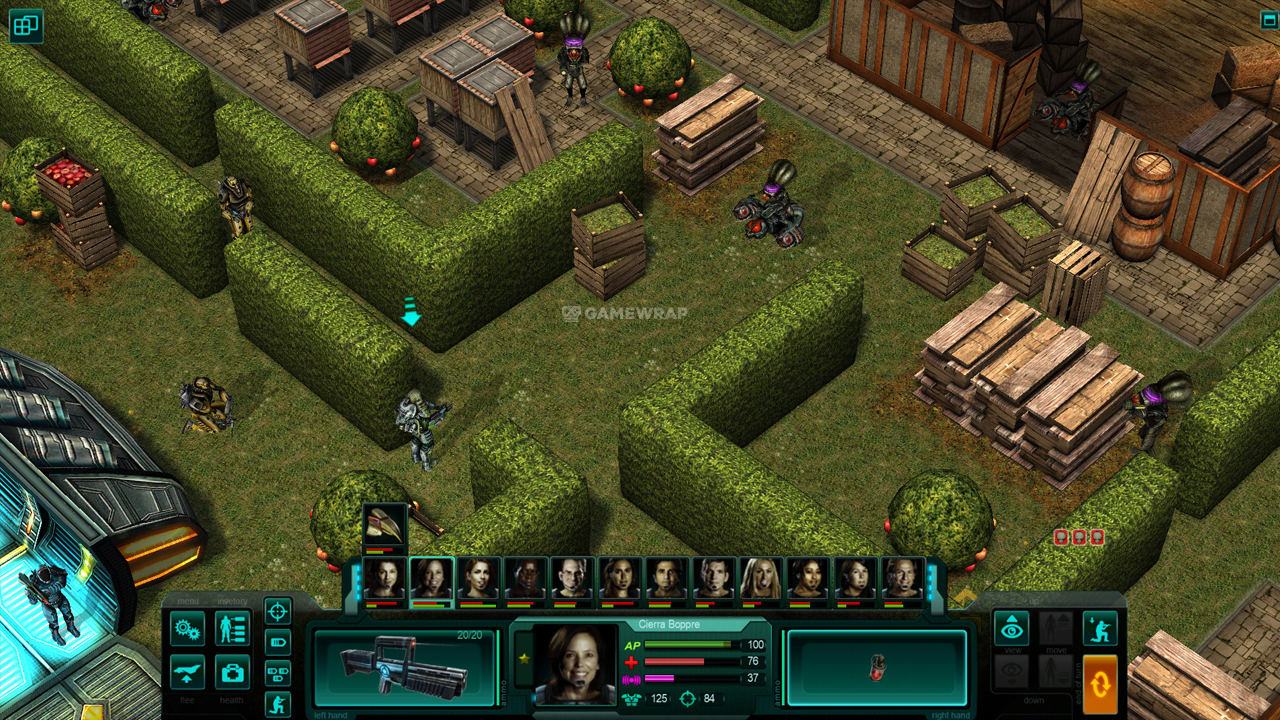The image size is (1280, 720).
Task: Select the single bullet fire mode
Action: (278, 642)
